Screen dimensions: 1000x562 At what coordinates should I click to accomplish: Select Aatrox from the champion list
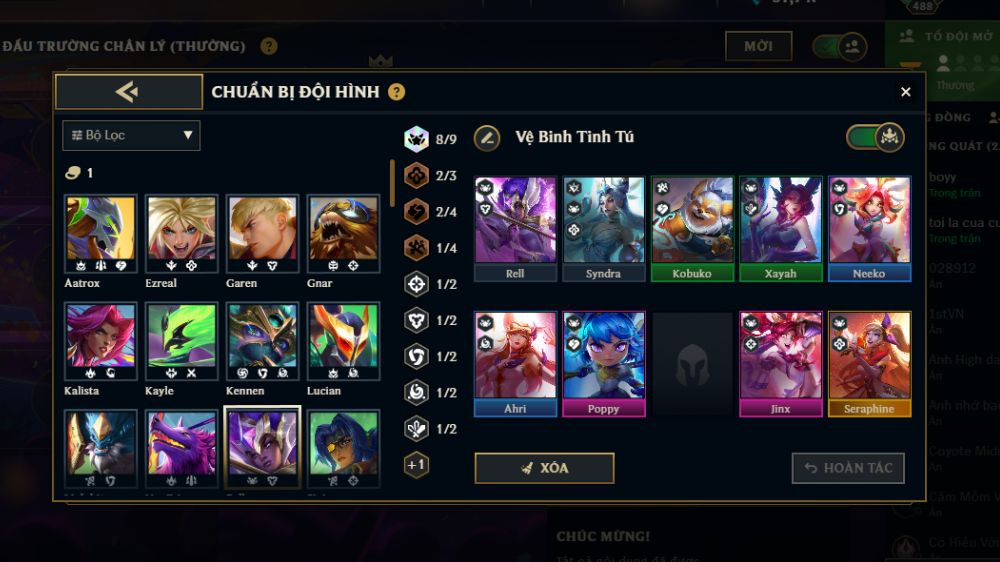(100, 234)
